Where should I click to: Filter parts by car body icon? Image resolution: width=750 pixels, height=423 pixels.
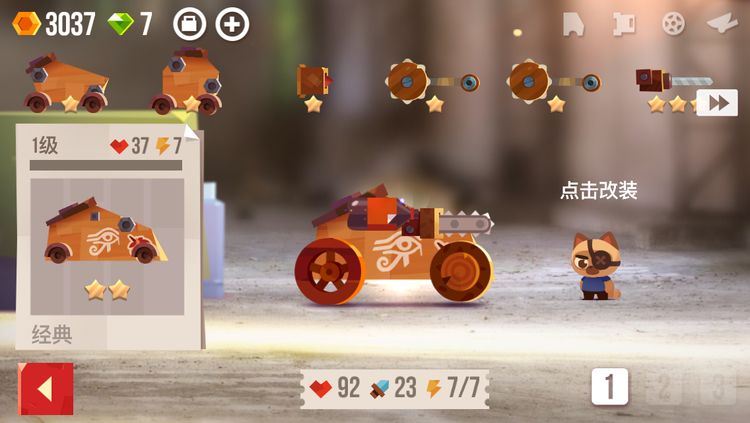point(573,23)
